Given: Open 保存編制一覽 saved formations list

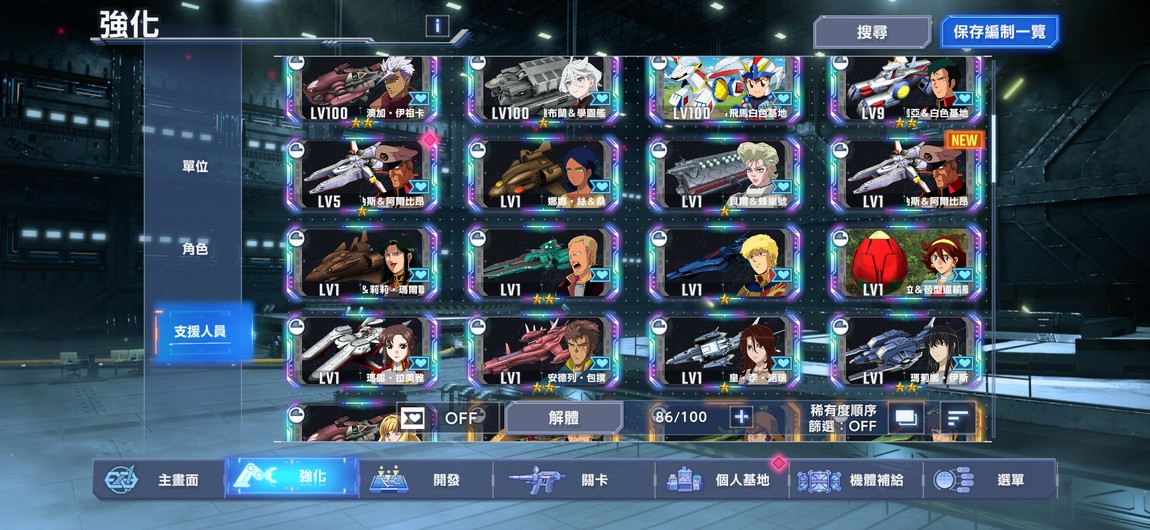Looking at the screenshot, I should (999, 32).
